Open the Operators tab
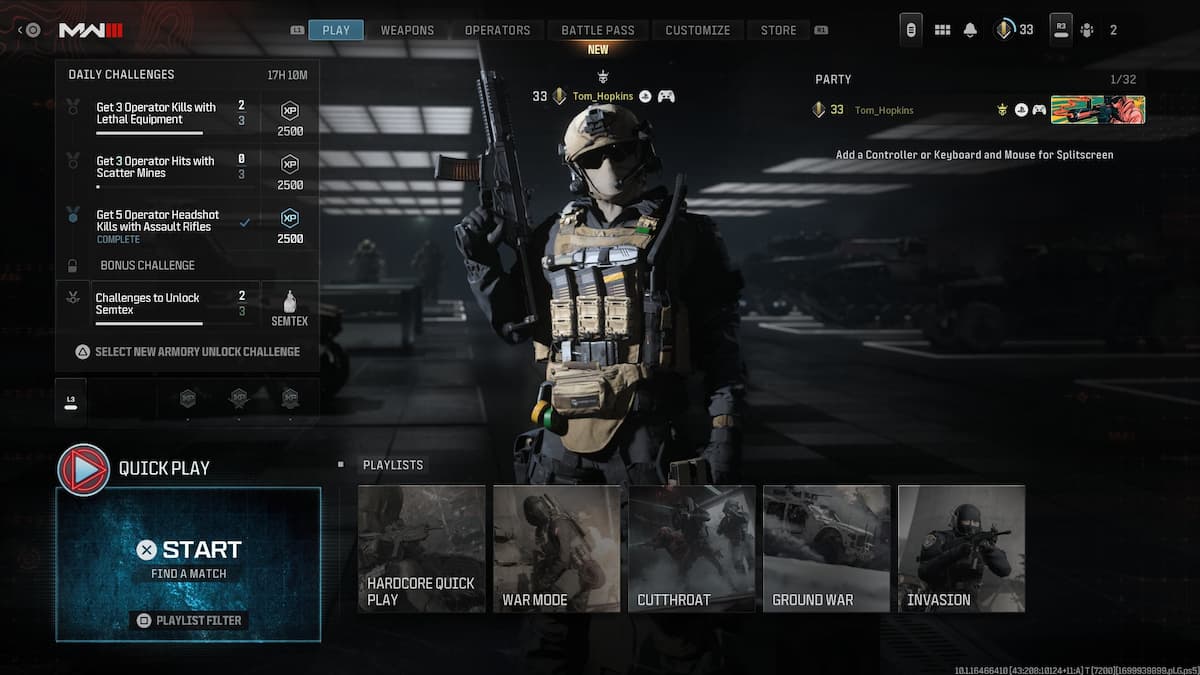Viewport: 1200px width, 675px height. (x=497, y=30)
